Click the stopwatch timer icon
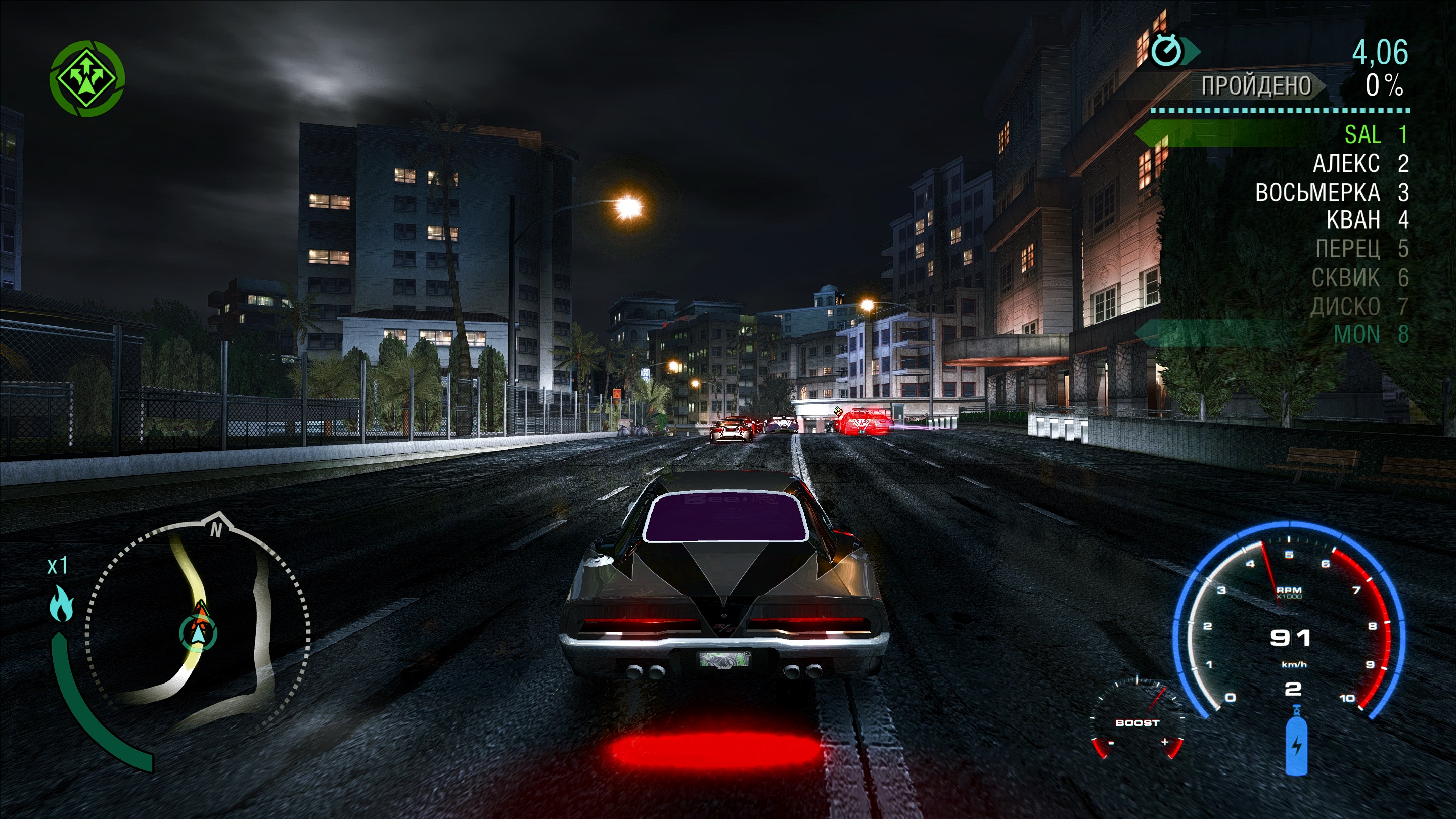The width and height of the screenshot is (1456, 819). [1166, 52]
